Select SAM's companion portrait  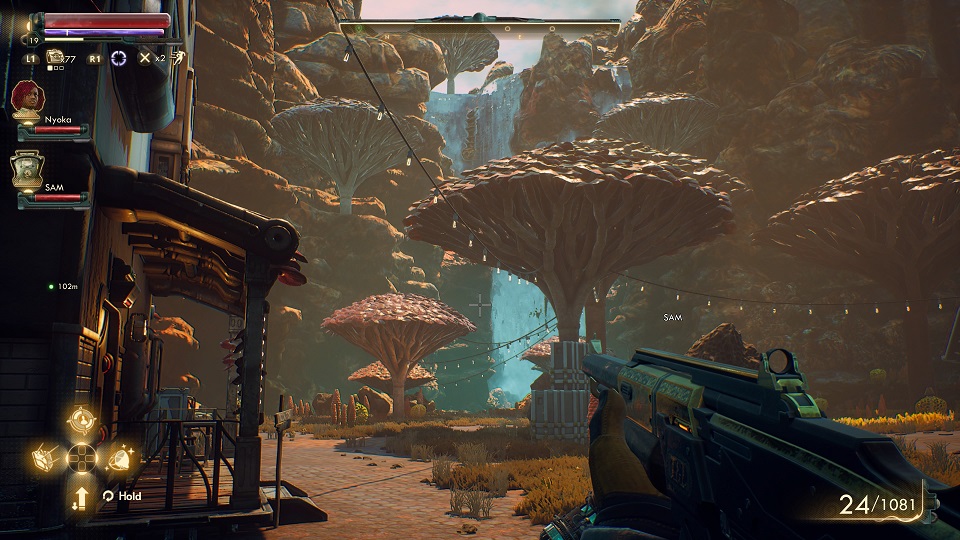tap(27, 168)
